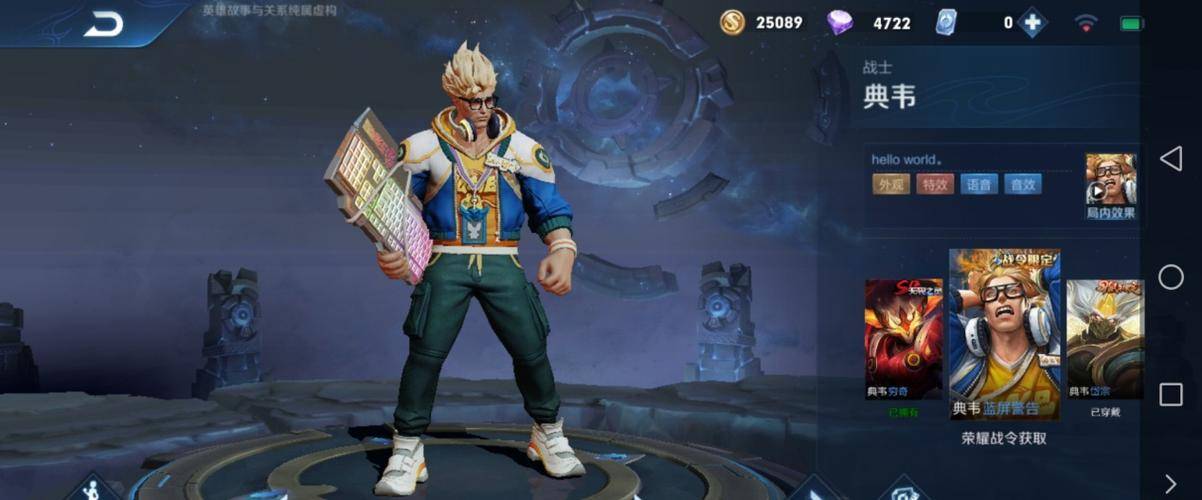Tap the plus button to add vouchers
The image size is (1202, 500).
[1032, 23]
